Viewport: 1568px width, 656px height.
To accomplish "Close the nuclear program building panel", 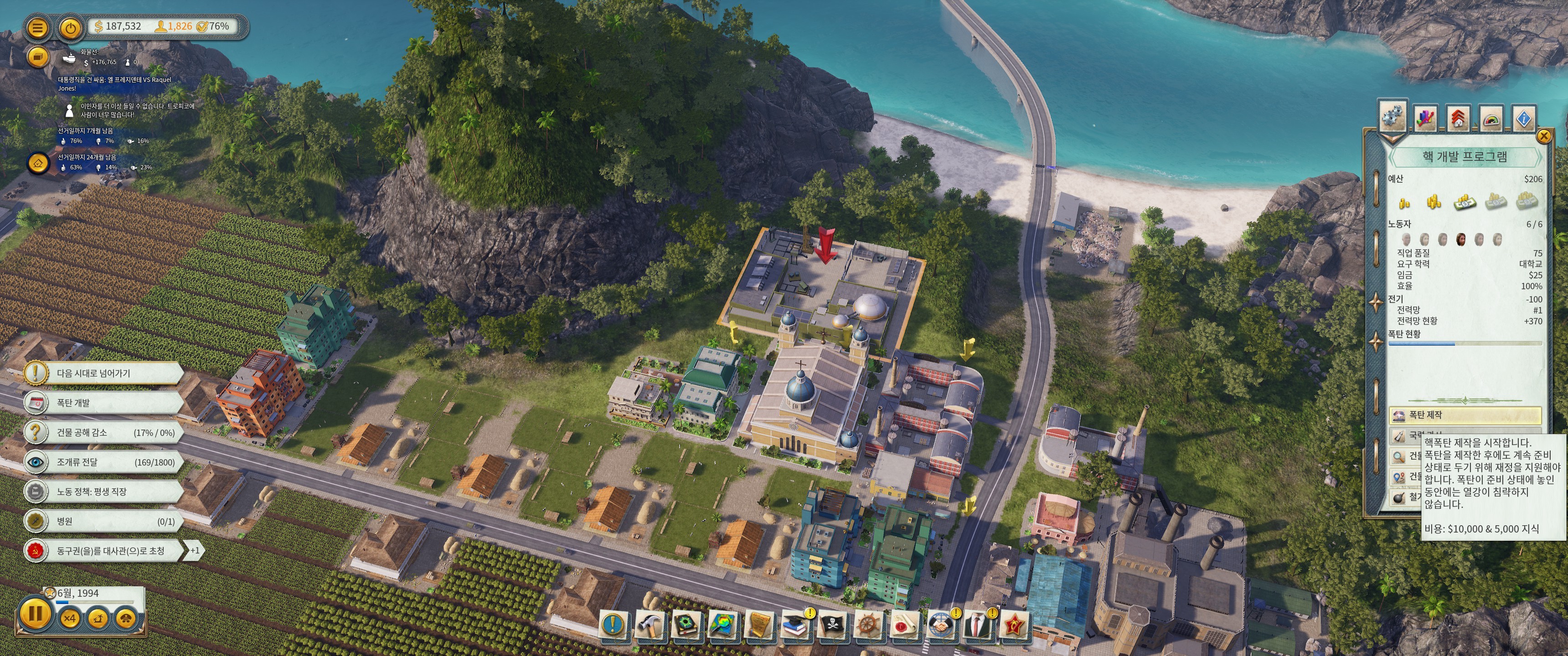I will tap(1544, 136).
